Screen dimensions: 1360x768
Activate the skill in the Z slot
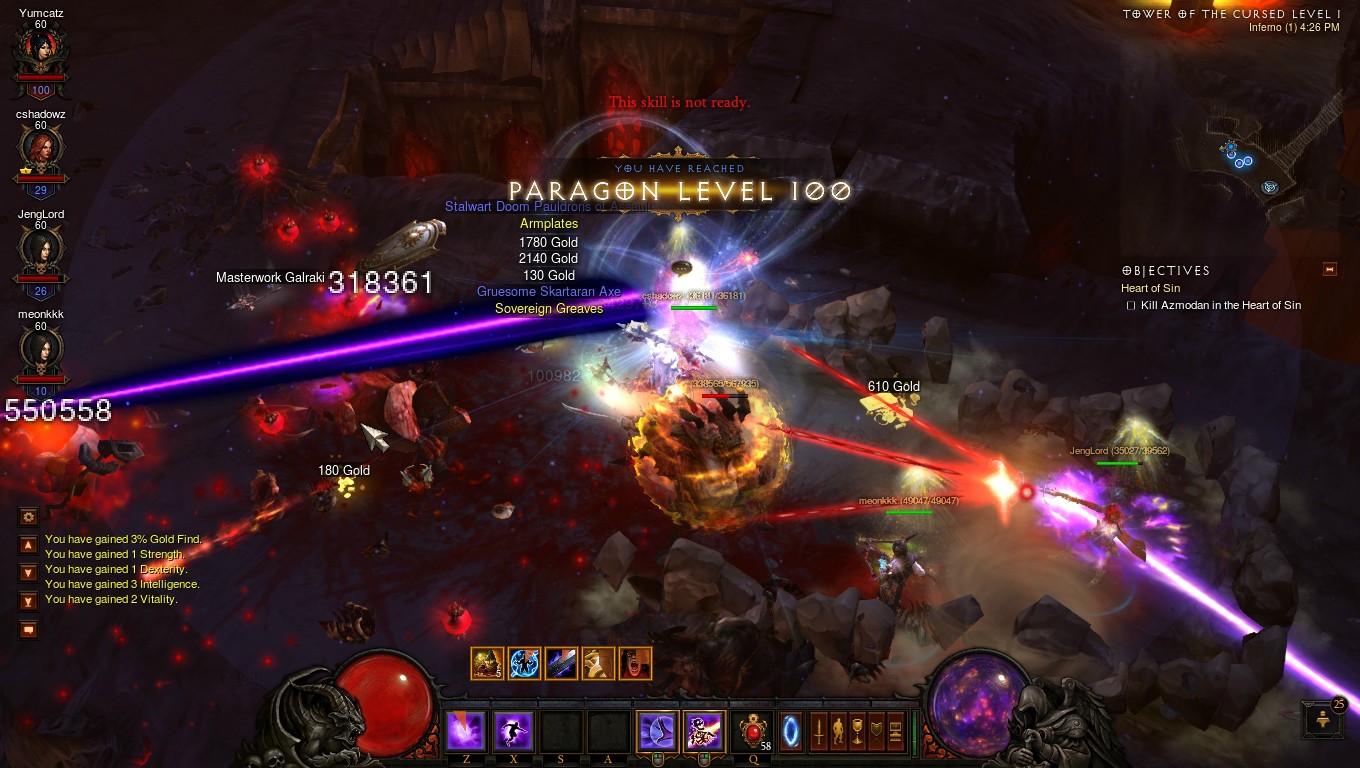465,731
